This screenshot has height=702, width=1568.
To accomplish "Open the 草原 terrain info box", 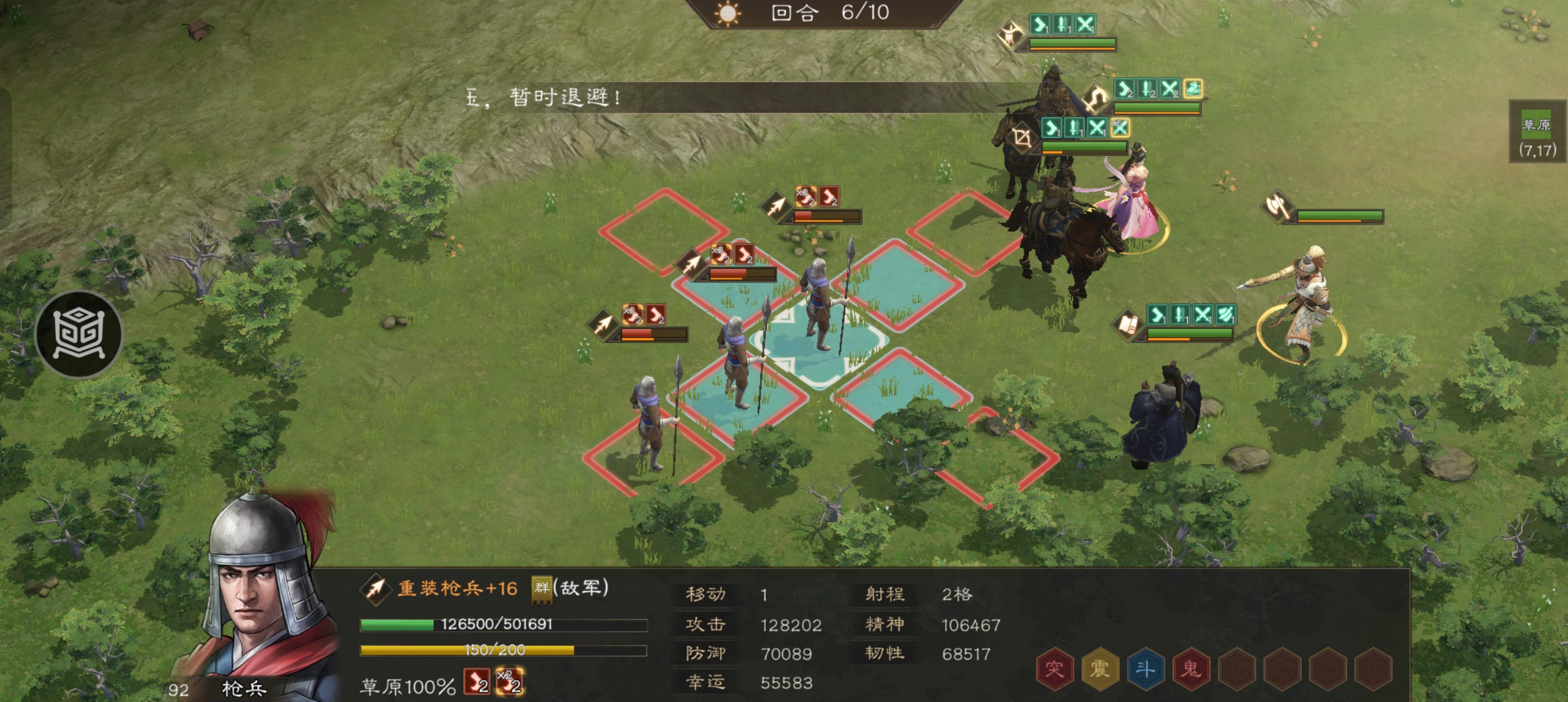I will [1537, 136].
